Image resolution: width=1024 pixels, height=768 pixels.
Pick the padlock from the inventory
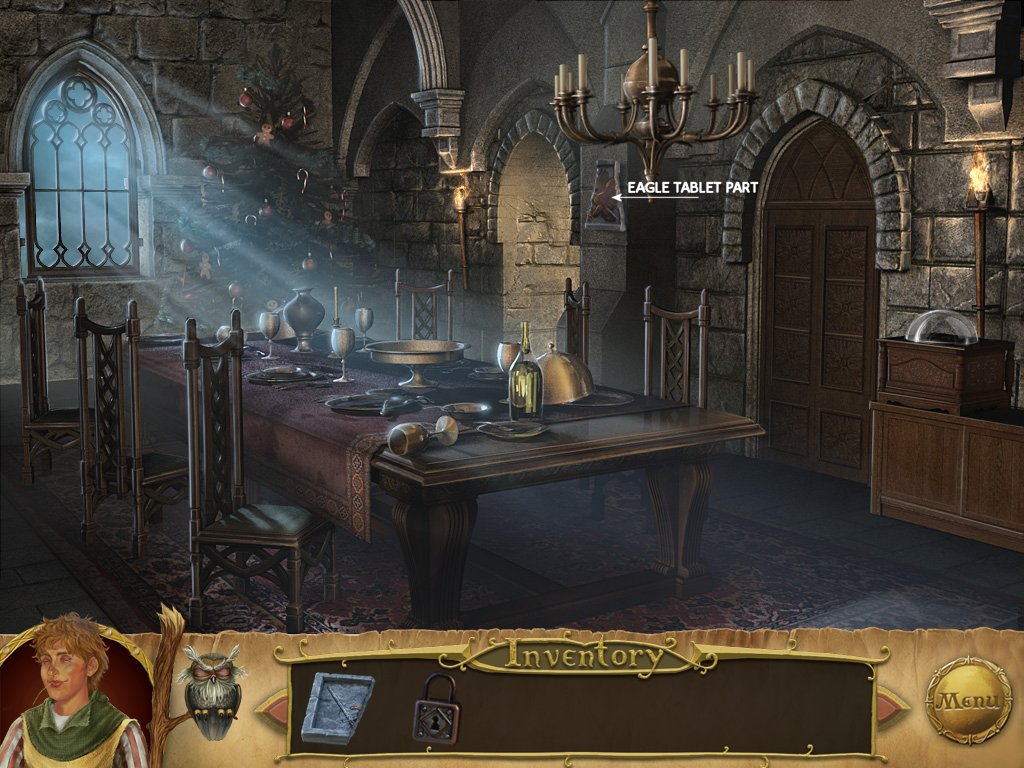pos(436,708)
